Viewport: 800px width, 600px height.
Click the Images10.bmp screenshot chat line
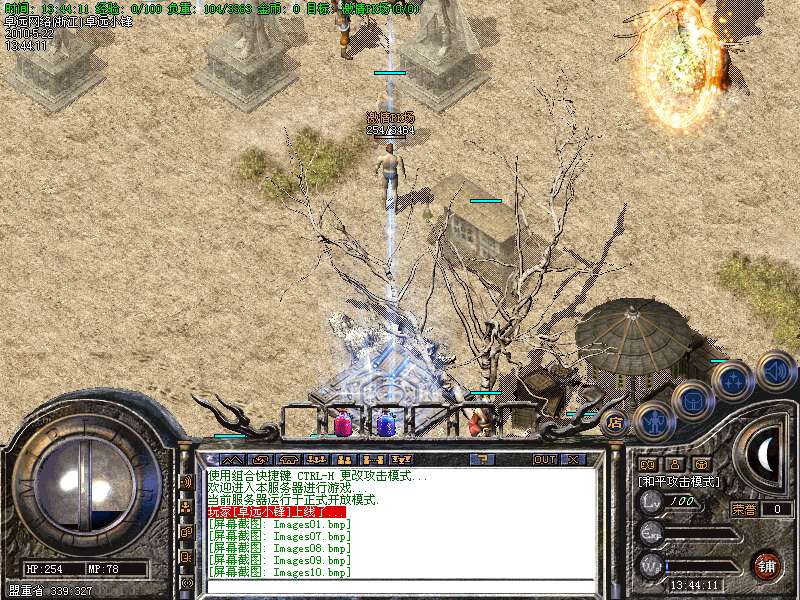[x=280, y=572]
